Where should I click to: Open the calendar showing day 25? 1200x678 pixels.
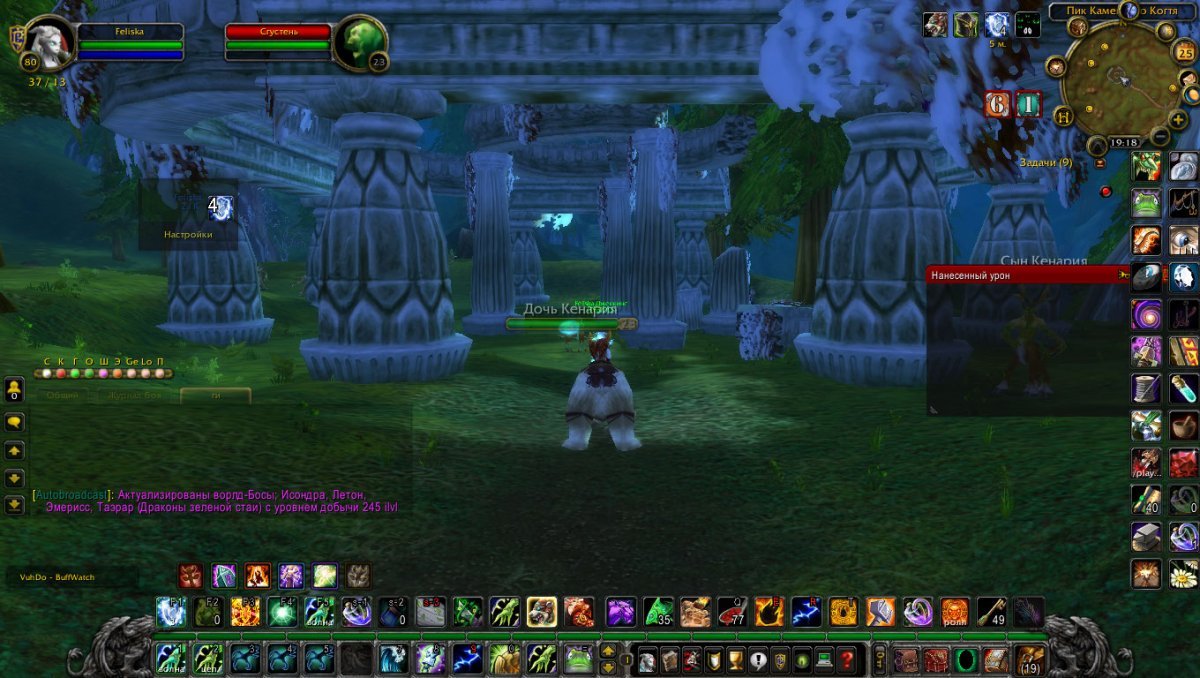(1185, 52)
